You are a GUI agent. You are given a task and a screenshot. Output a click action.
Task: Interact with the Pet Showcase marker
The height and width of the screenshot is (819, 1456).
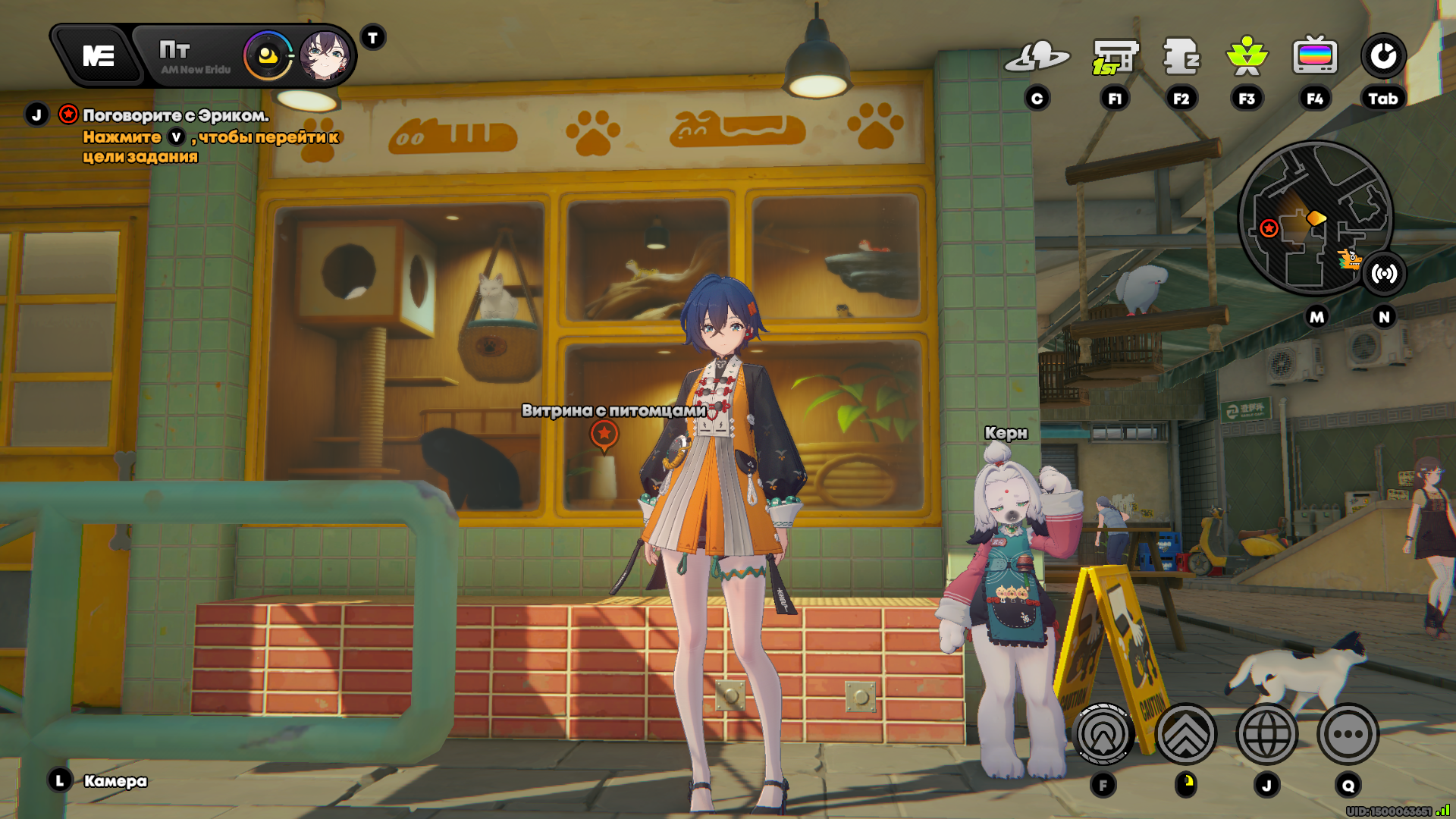point(604,435)
